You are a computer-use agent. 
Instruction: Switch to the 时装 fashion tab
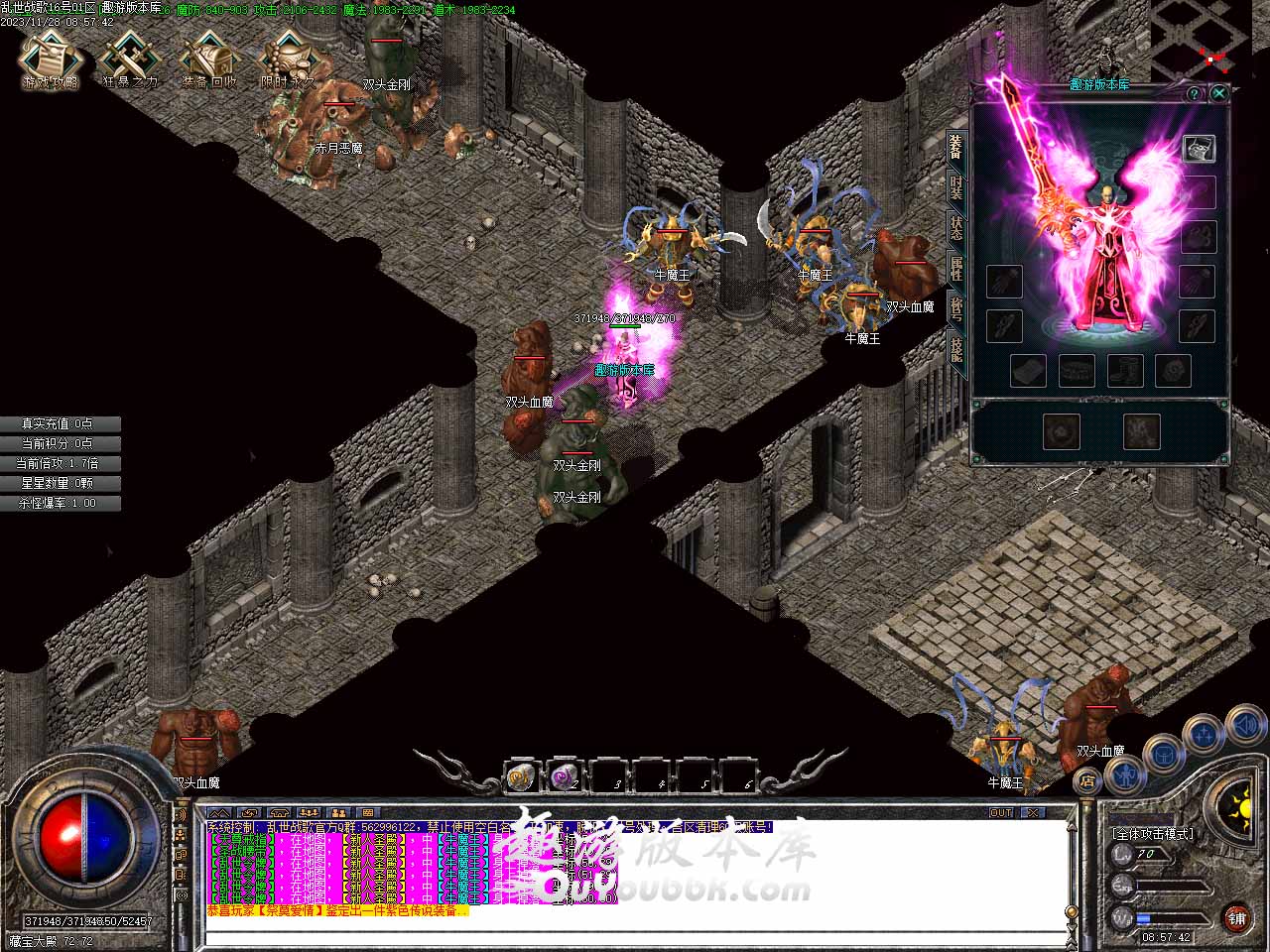955,186
